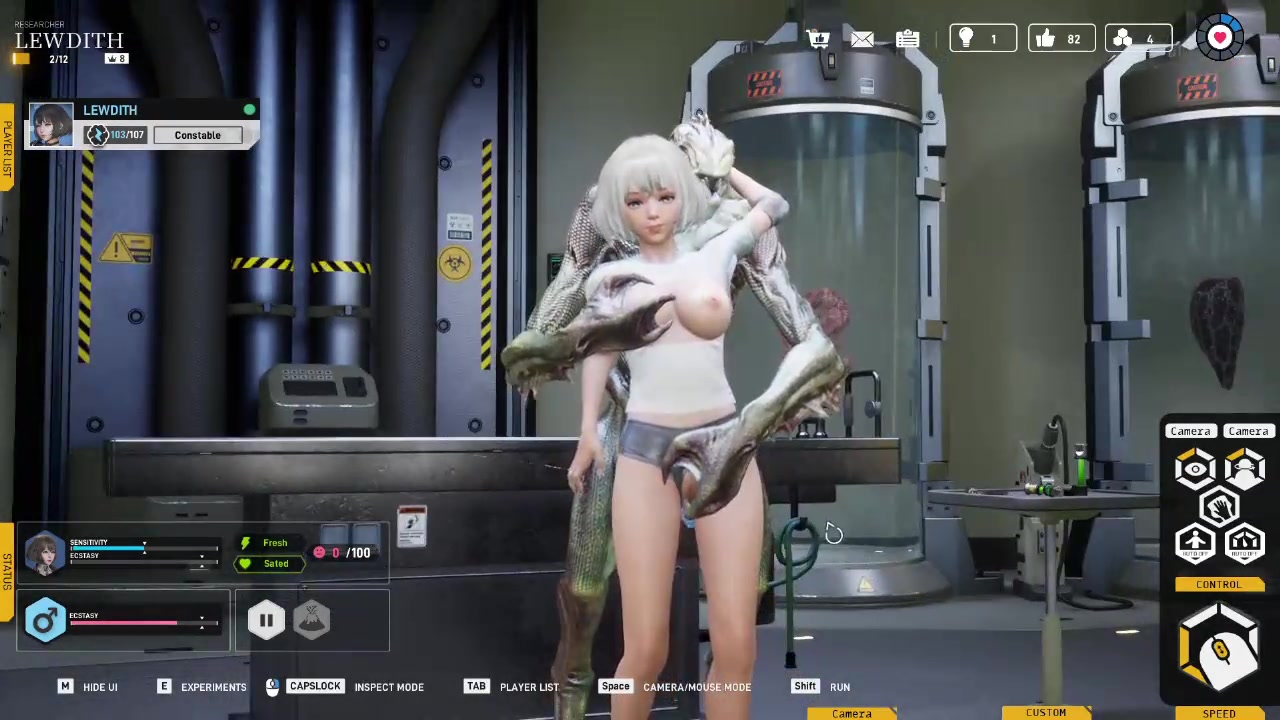Click the lightbulb counter button
Viewport: 1280px width, 720px height.
[x=981, y=39]
